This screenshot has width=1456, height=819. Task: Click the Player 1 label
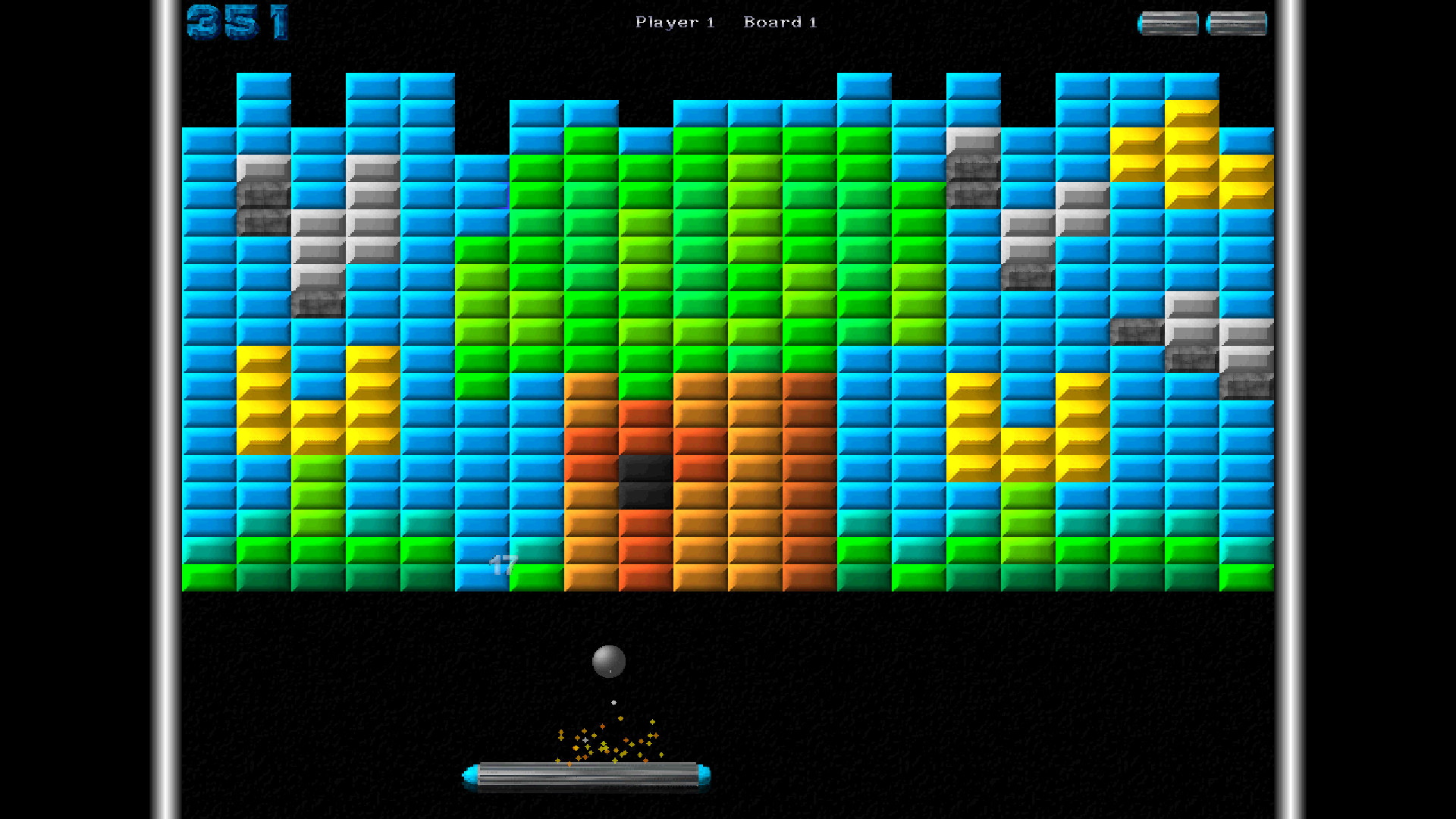tap(674, 22)
